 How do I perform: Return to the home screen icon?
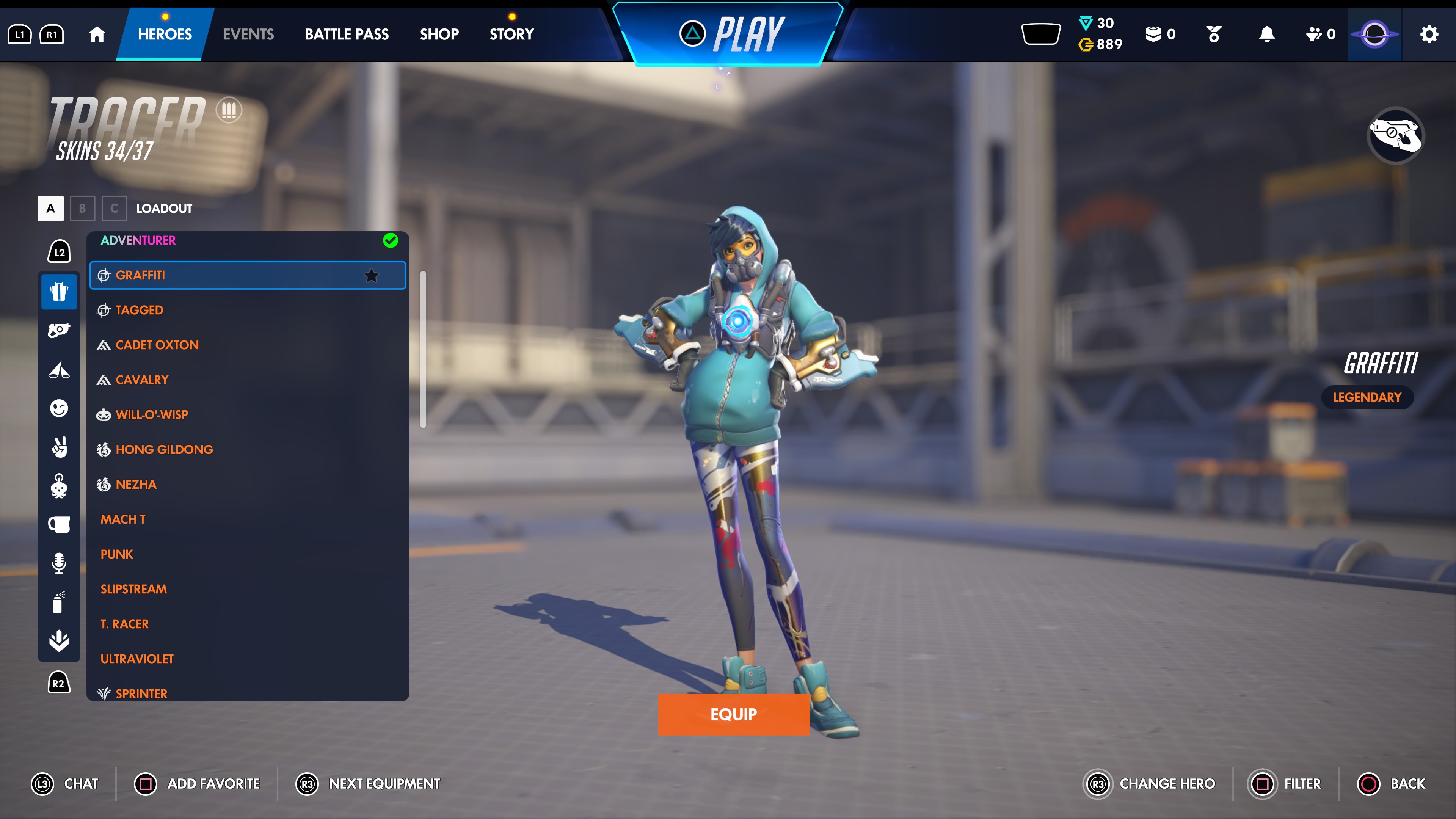pyautogui.click(x=97, y=34)
